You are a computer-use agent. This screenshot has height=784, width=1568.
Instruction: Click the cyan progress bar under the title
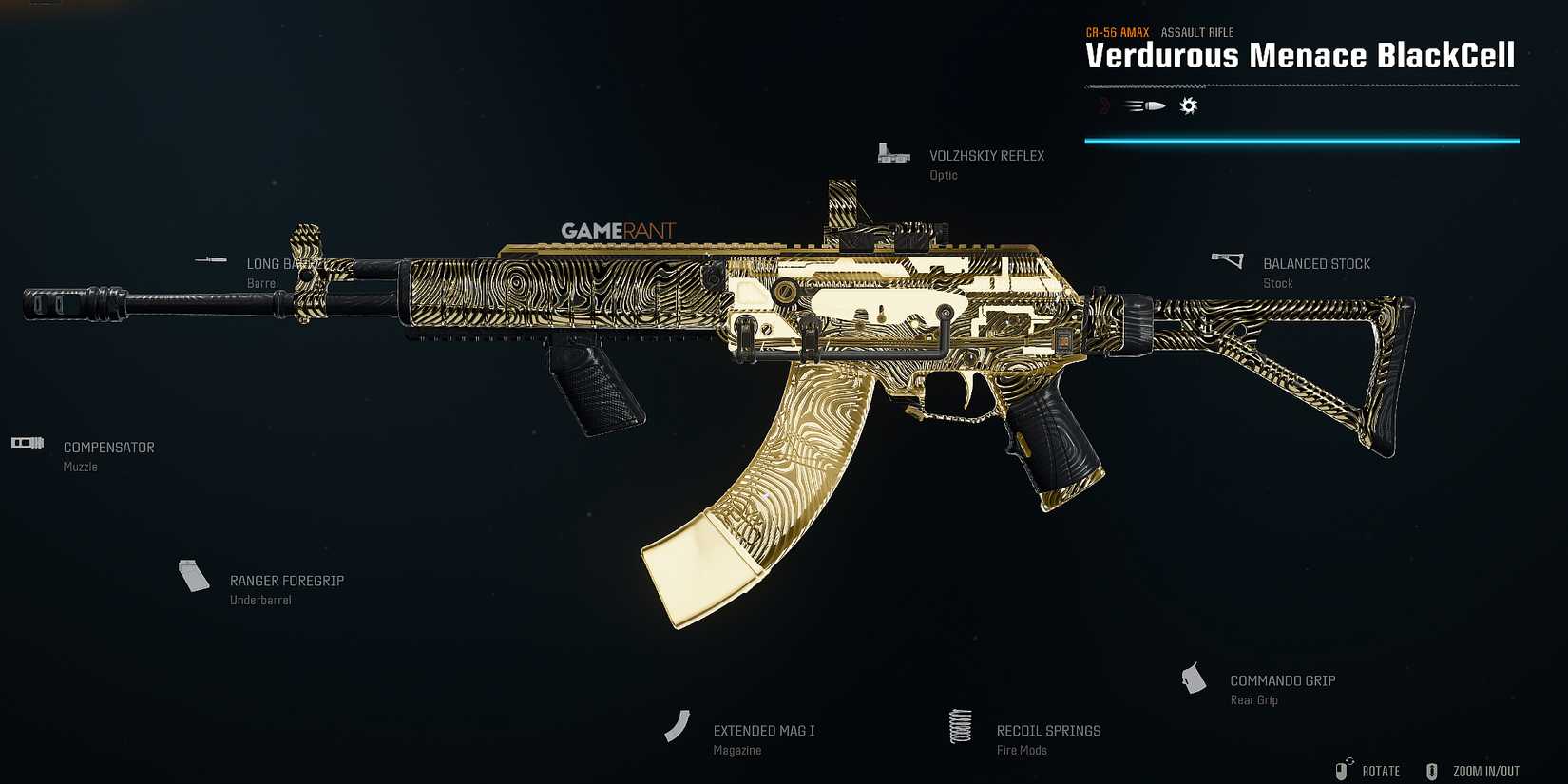point(1304,139)
